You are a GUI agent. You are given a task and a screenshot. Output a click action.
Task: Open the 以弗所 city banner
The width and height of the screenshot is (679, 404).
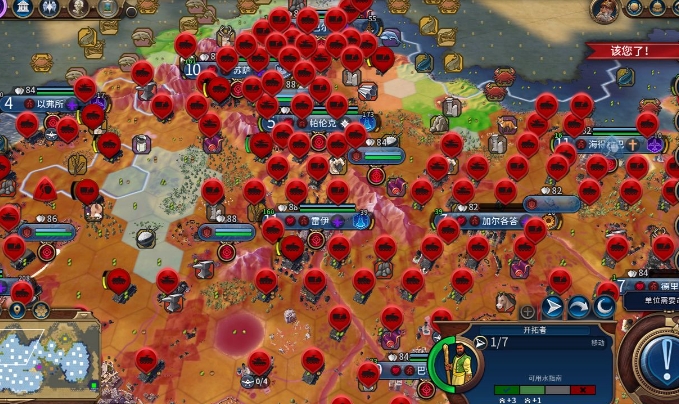(50, 103)
